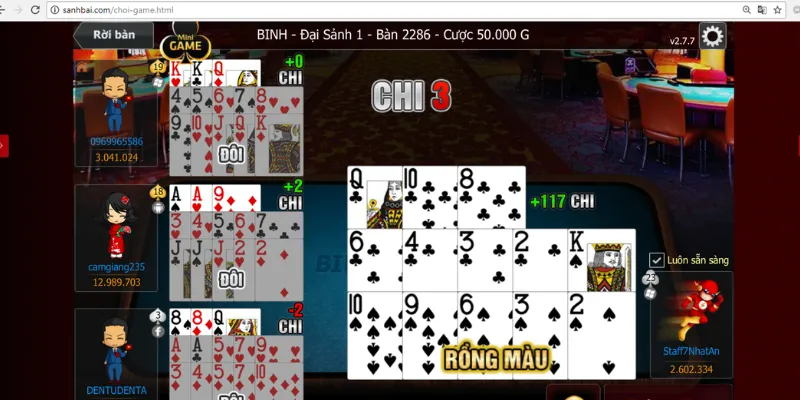Toggle the Luôn sẵn sàng checkbox
Screen dimensions: 800x400
pos(657,260)
